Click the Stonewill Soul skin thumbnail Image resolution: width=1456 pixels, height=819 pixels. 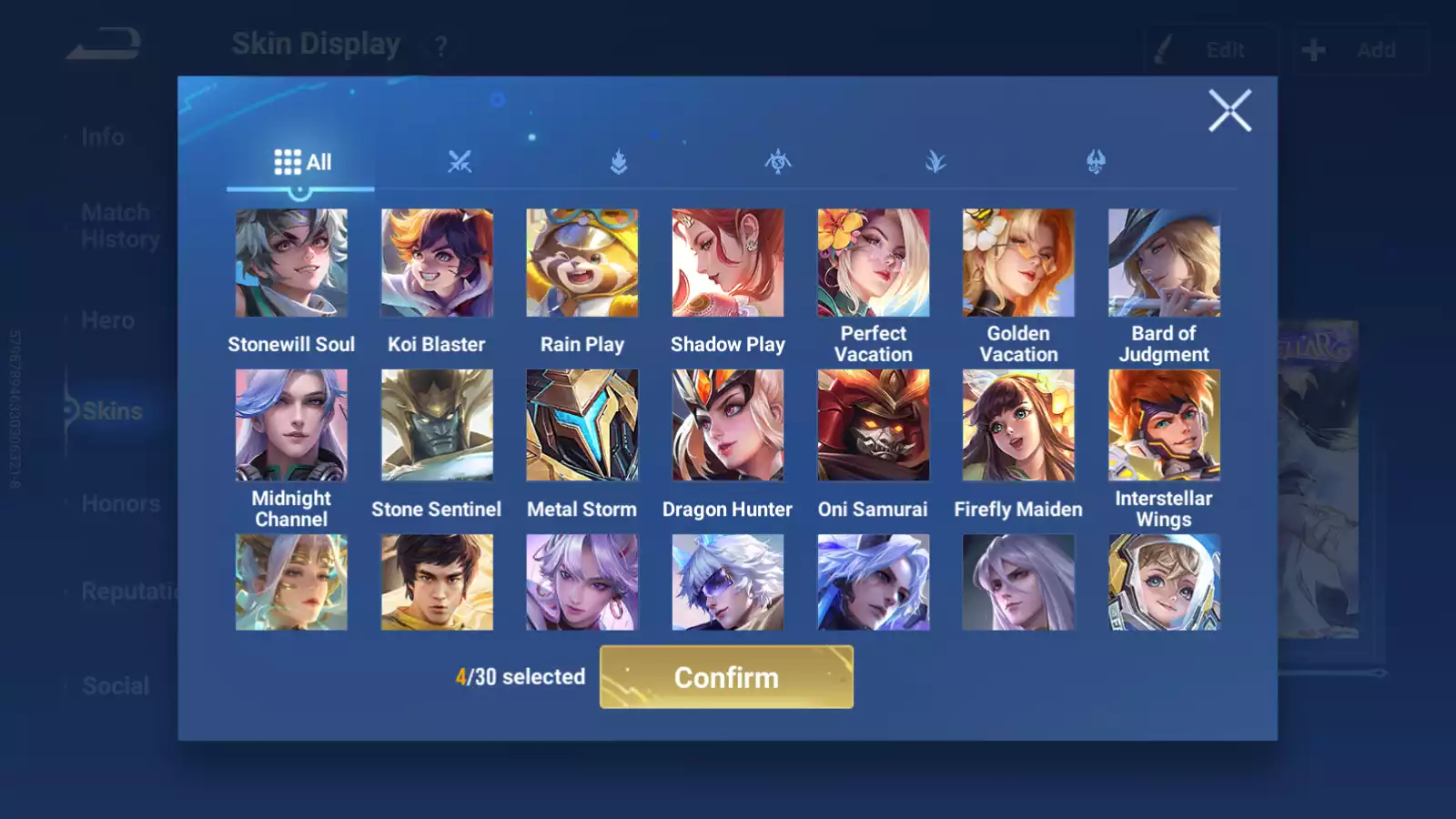[x=291, y=261]
